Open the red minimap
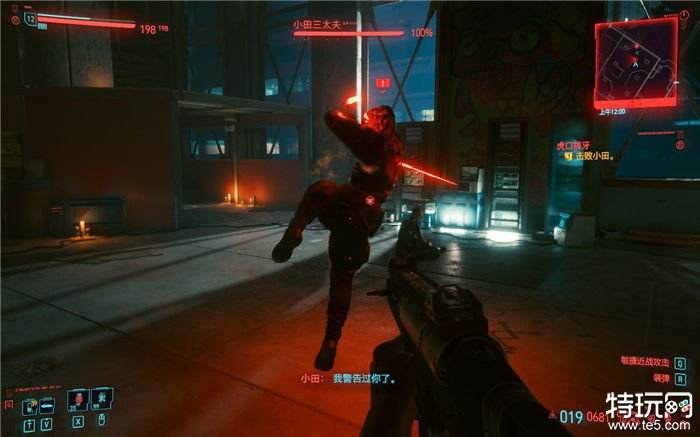700x437 pixels. pyautogui.click(x=635, y=58)
